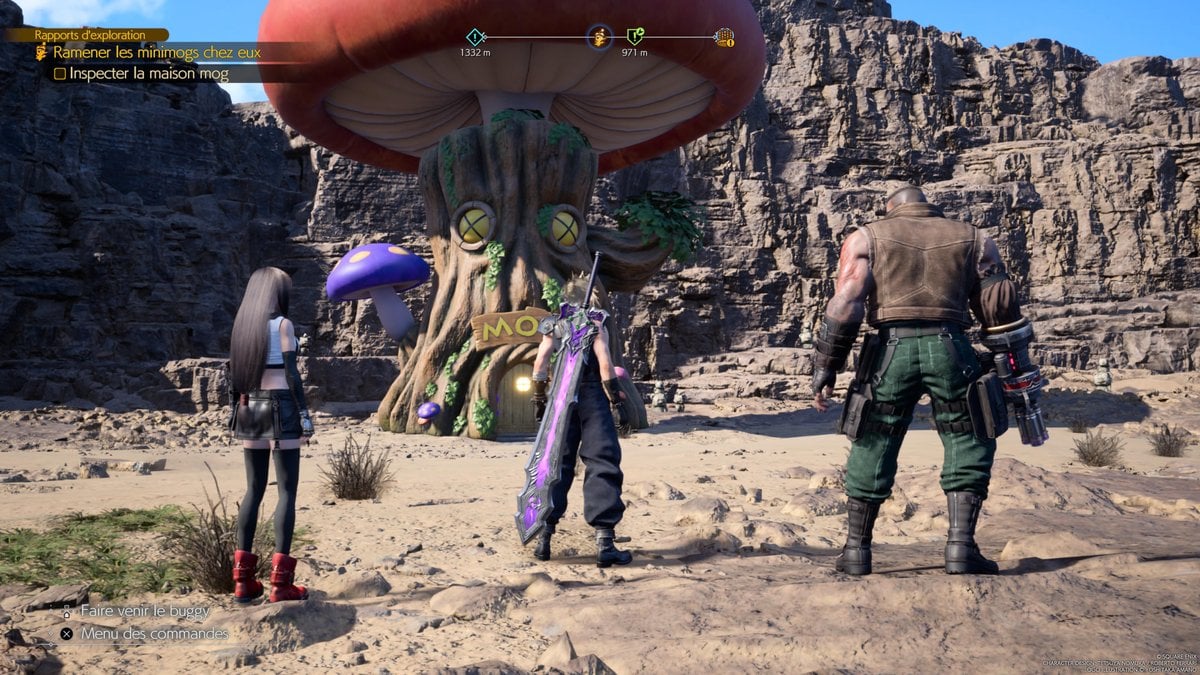Click the gold building marker on the compass
The image size is (1200, 675).
[x=724, y=38]
